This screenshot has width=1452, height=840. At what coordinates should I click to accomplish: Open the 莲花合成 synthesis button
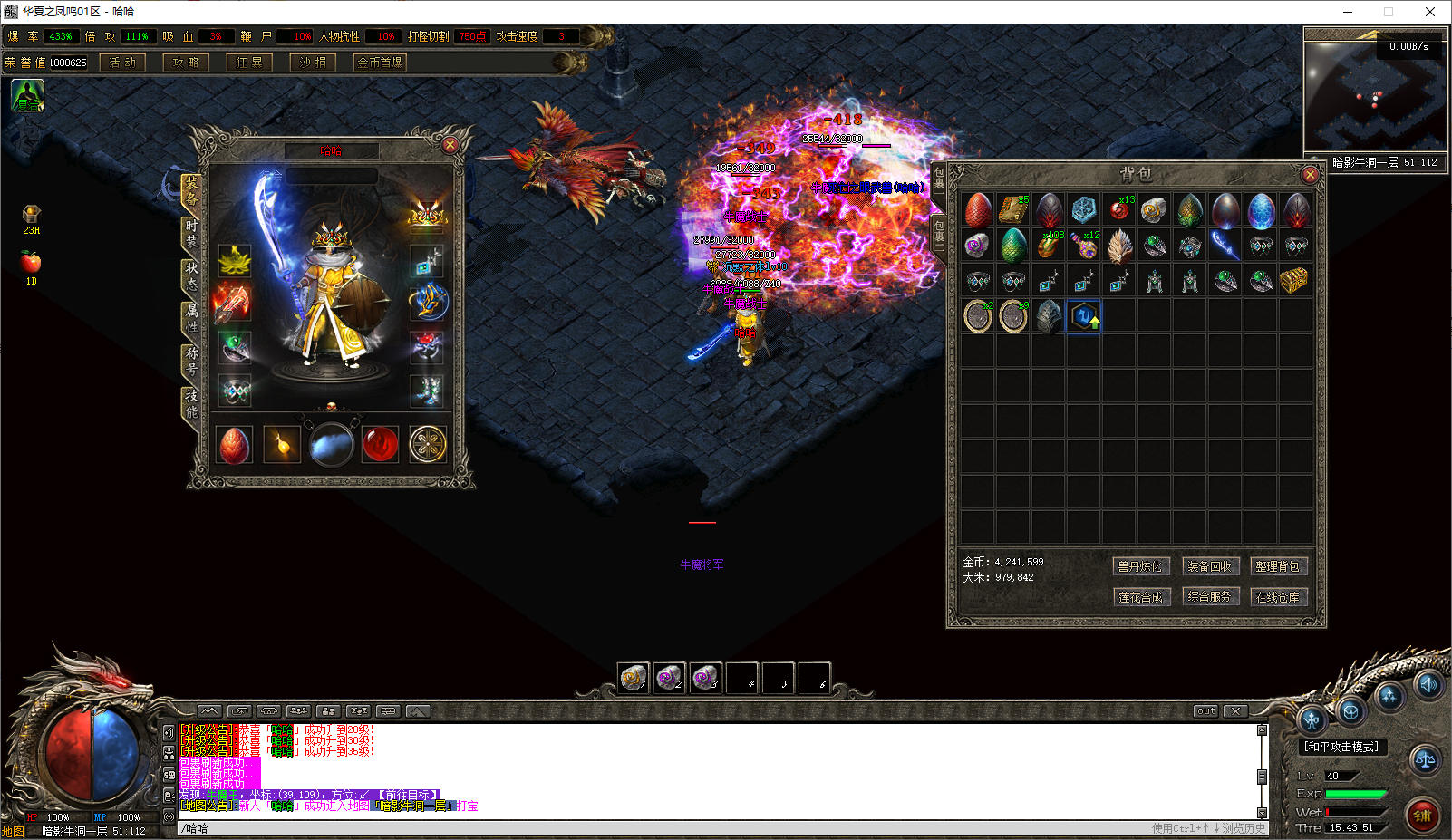click(x=1139, y=597)
